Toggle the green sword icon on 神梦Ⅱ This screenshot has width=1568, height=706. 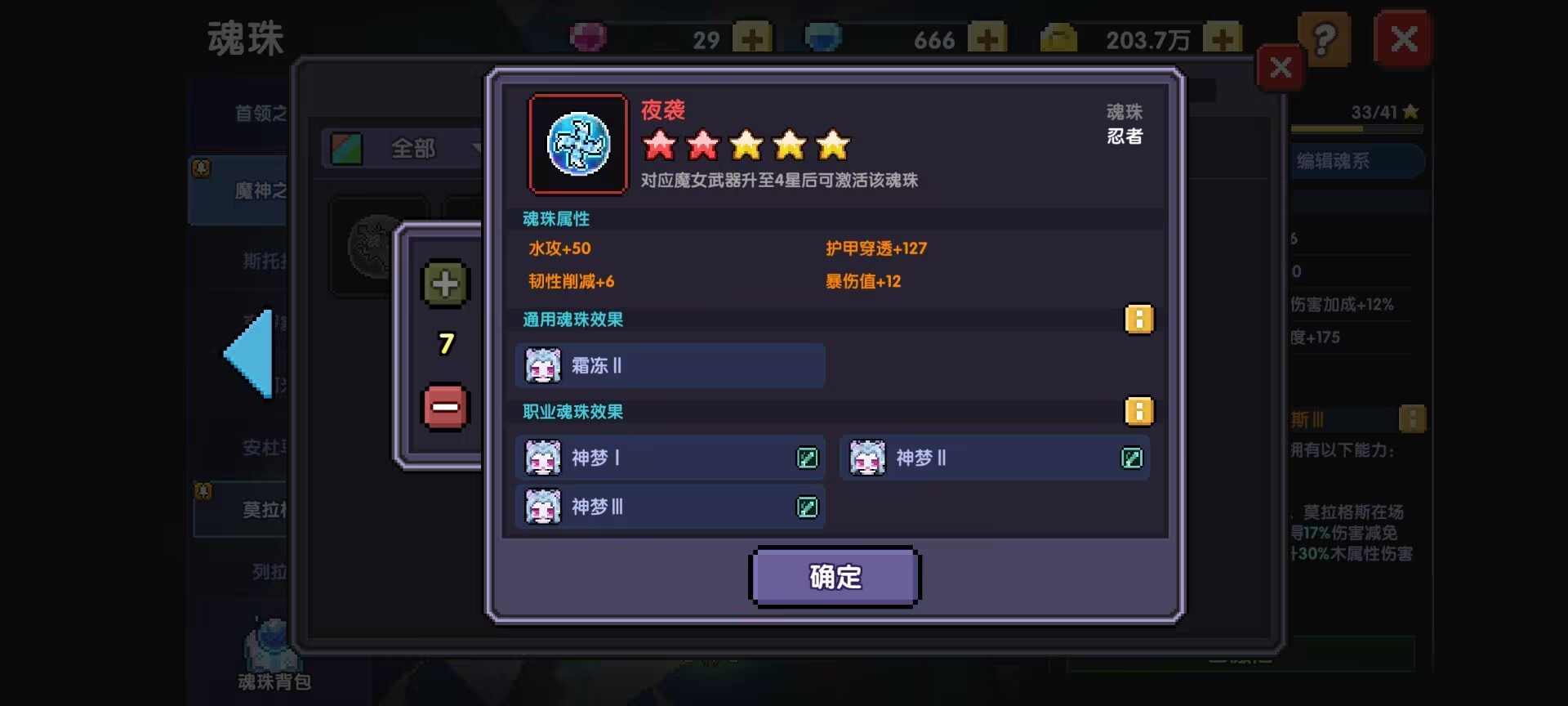(1132, 458)
